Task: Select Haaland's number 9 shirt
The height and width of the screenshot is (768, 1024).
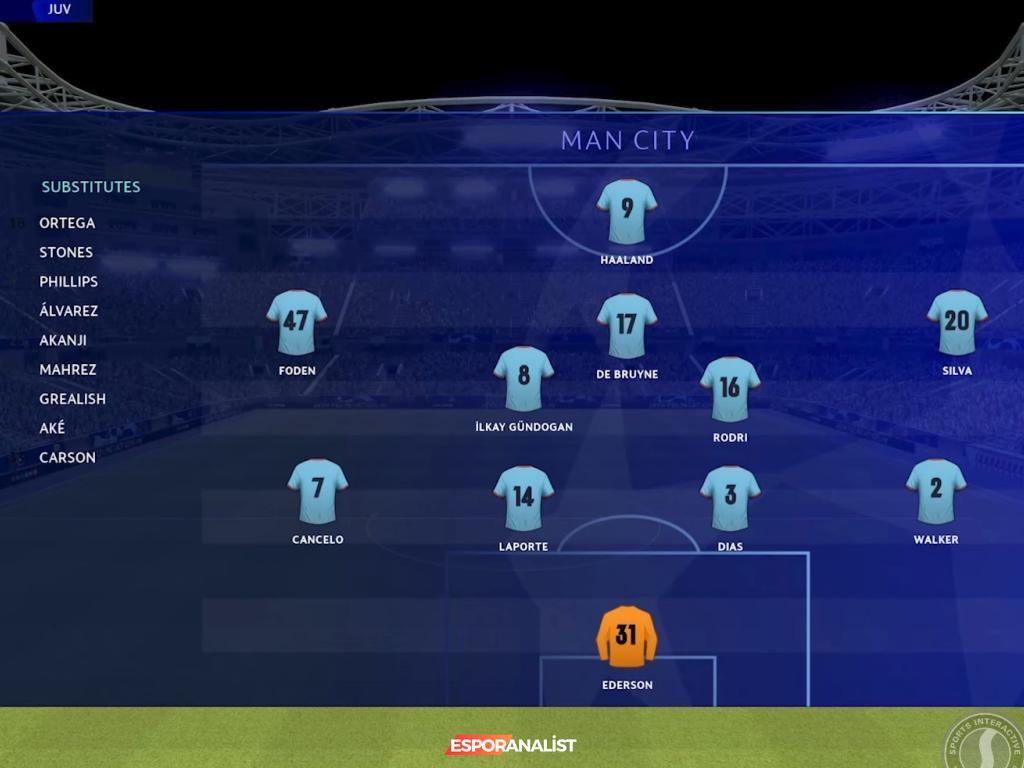Action: tap(627, 211)
